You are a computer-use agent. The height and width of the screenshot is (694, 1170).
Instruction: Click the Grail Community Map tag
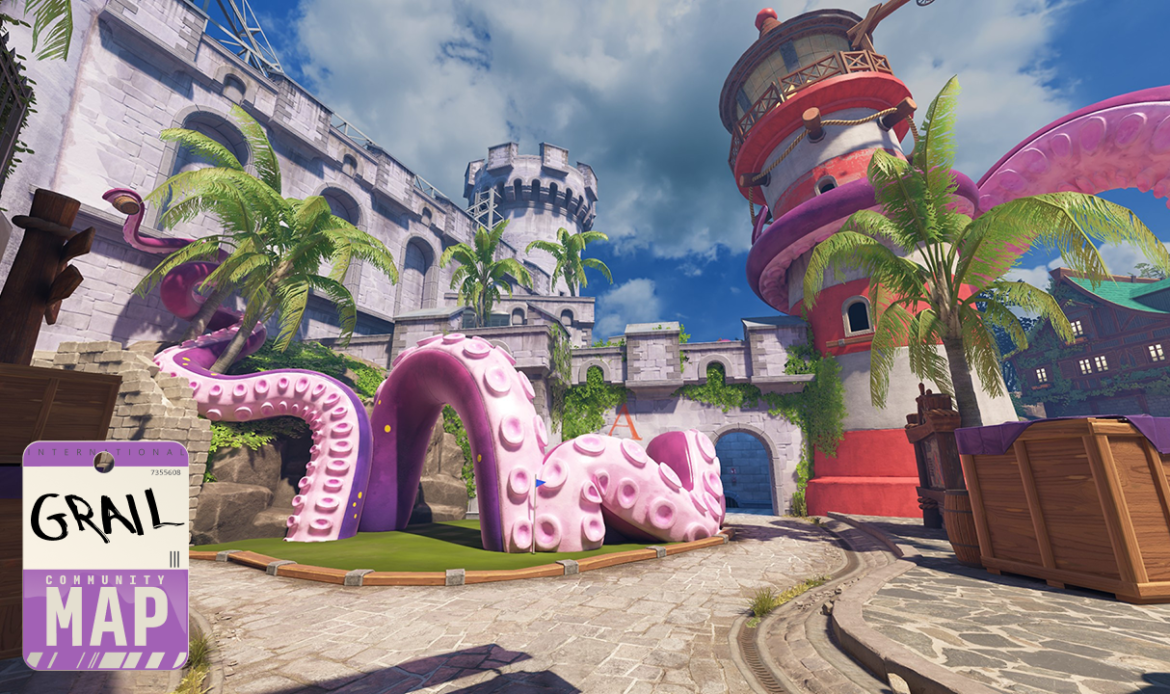pos(105,555)
